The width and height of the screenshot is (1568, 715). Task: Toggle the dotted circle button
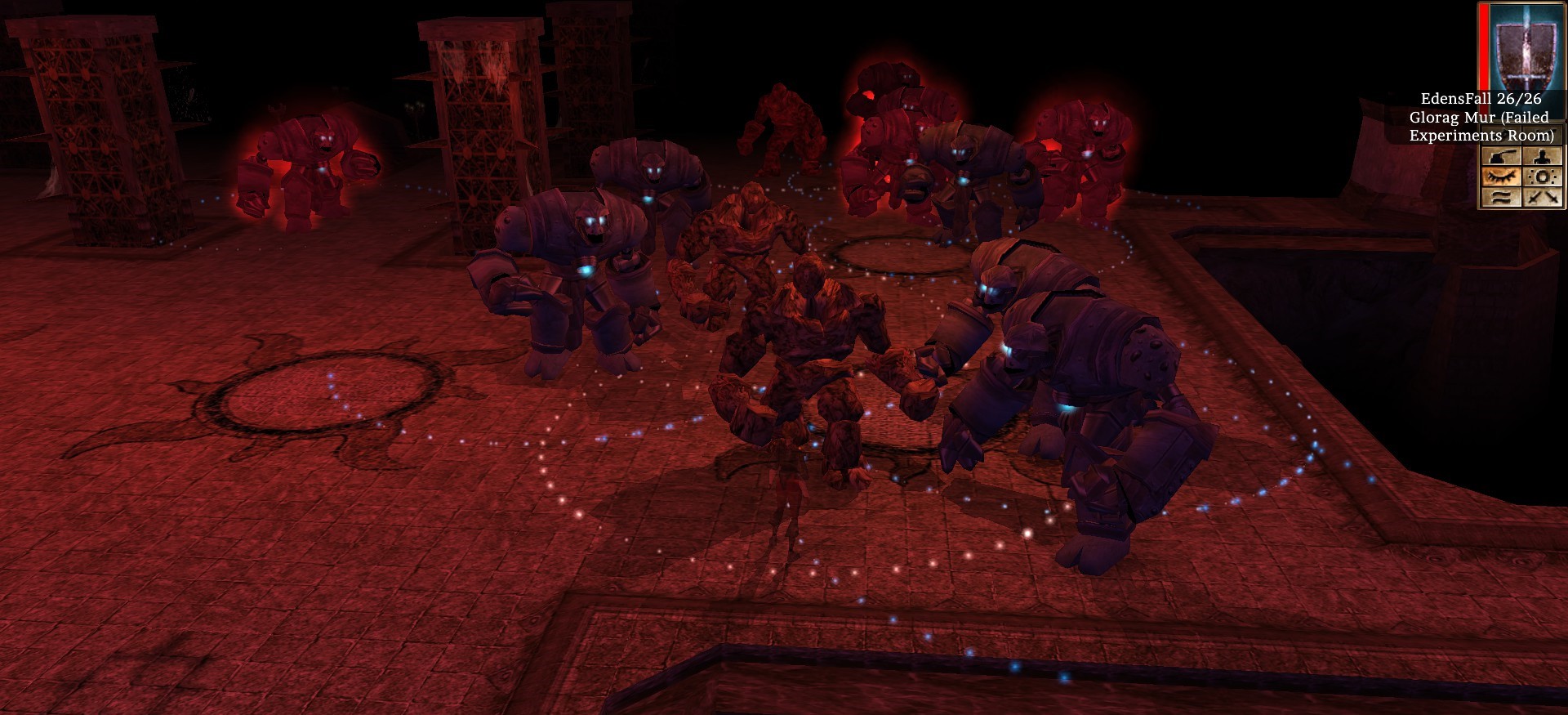1542,177
